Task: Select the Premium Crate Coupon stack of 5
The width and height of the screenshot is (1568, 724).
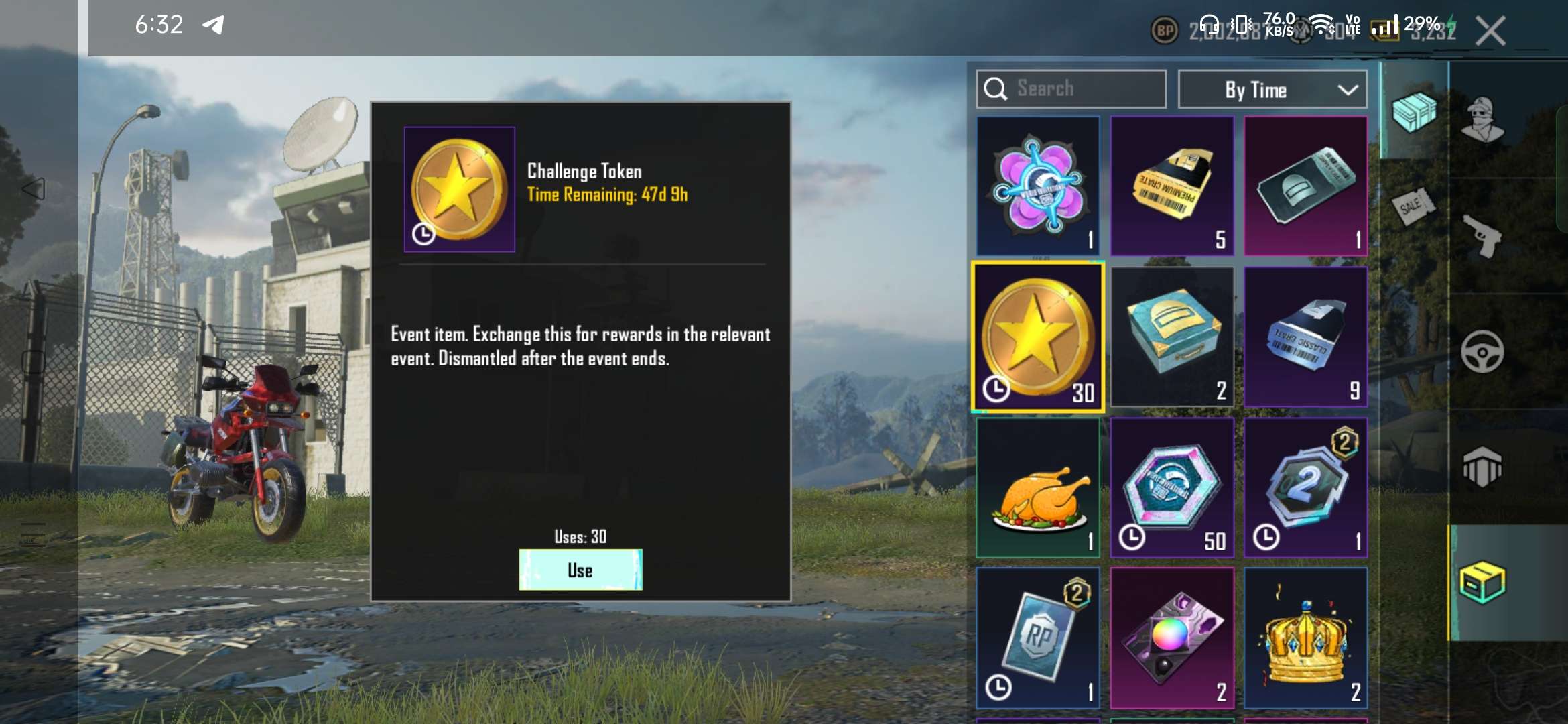Action: [x=1172, y=186]
